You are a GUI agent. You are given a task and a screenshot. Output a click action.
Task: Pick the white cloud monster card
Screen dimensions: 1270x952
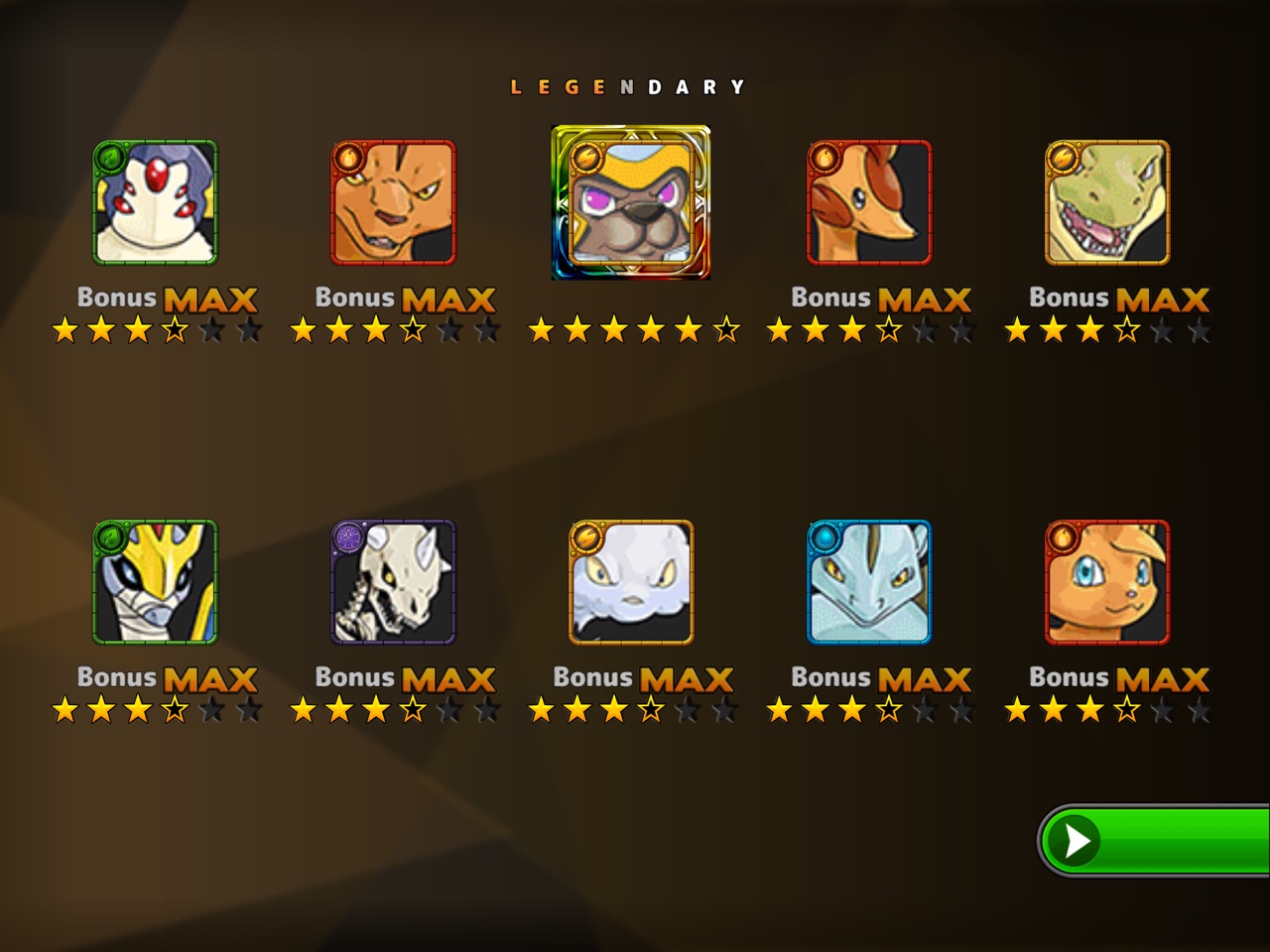tap(631, 583)
